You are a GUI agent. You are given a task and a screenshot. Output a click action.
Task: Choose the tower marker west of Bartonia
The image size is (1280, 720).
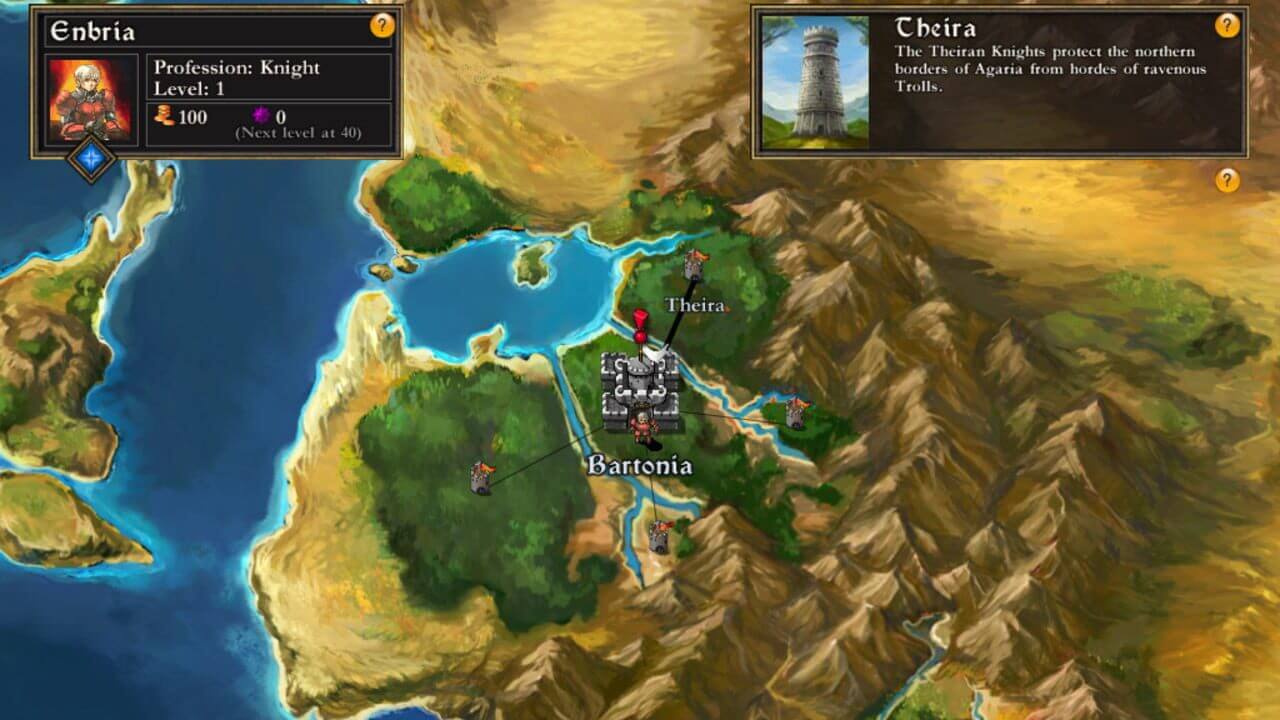pyautogui.click(x=482, y=477)
